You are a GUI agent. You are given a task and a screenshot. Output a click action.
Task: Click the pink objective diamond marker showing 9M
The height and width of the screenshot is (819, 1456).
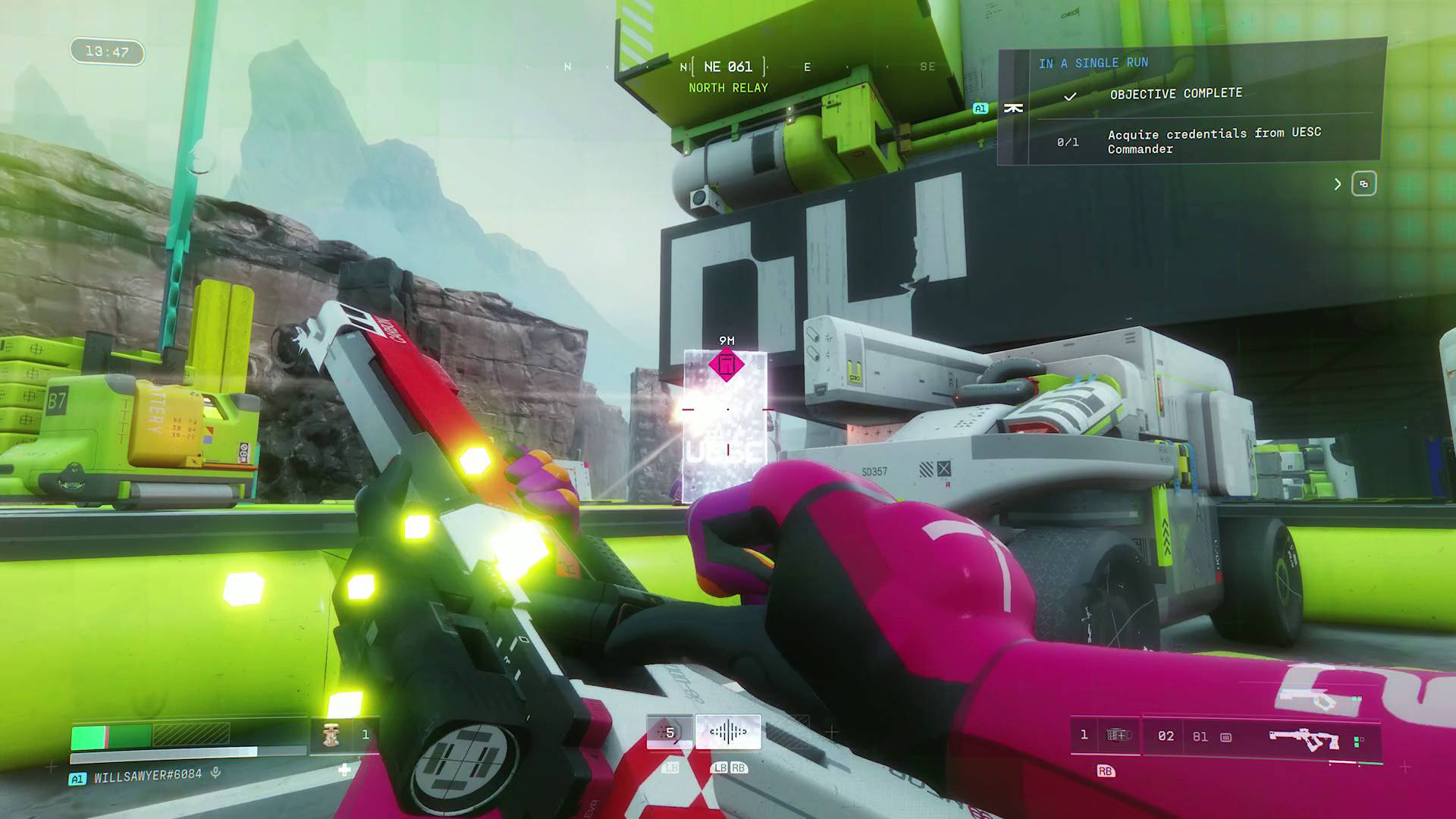[x=726, y=365]
